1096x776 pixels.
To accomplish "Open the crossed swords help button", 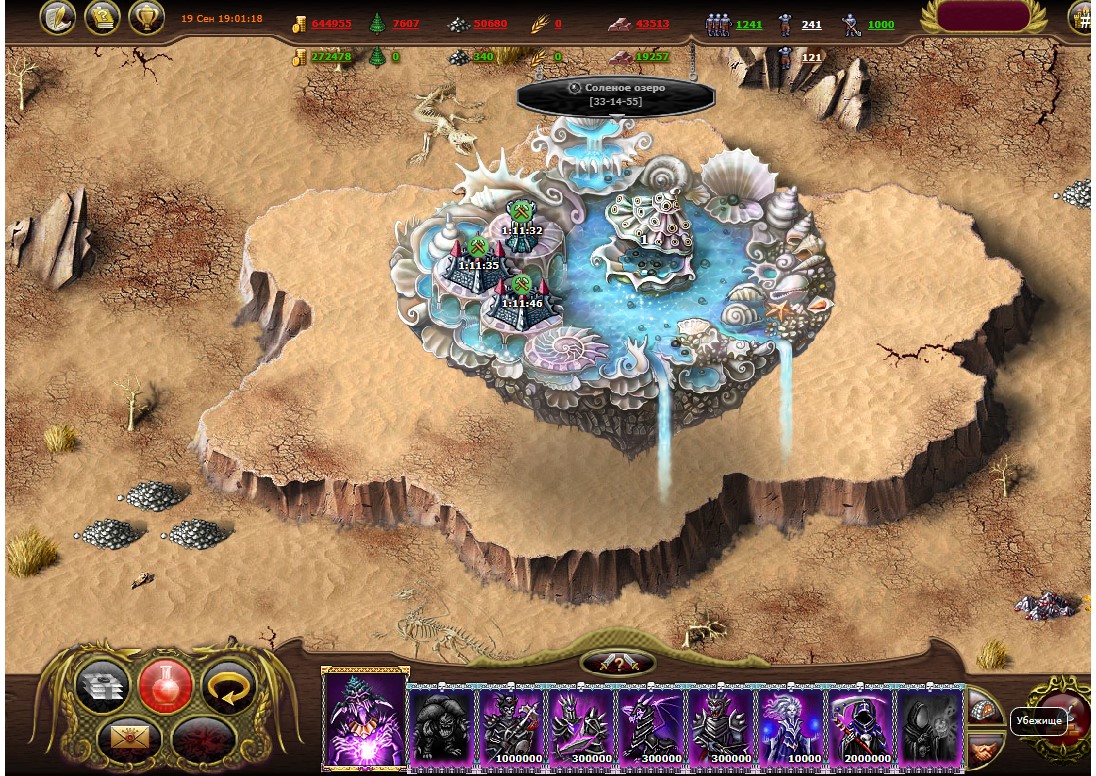I will pos(618,662).
